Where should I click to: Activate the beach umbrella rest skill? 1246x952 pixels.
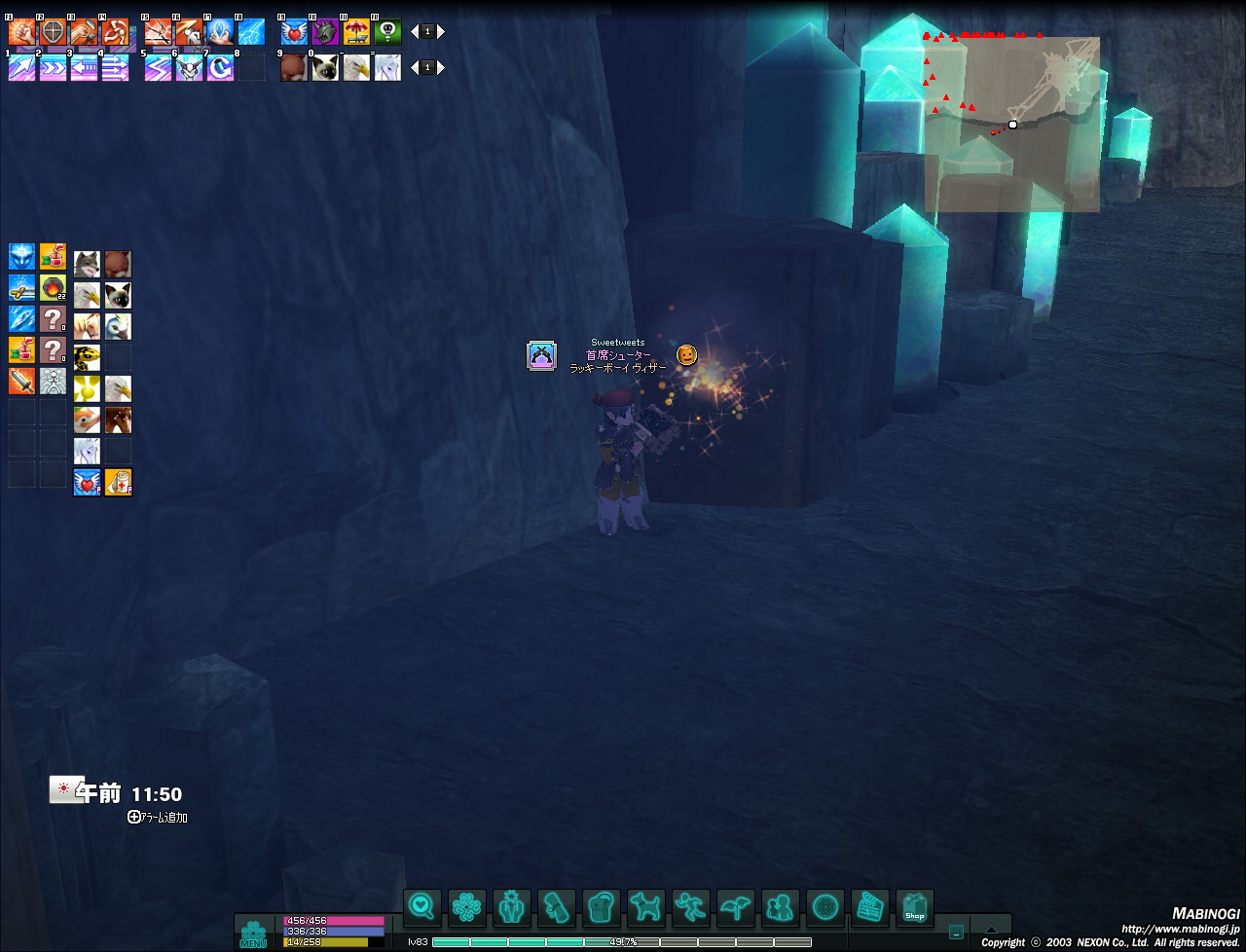(356, 32)
